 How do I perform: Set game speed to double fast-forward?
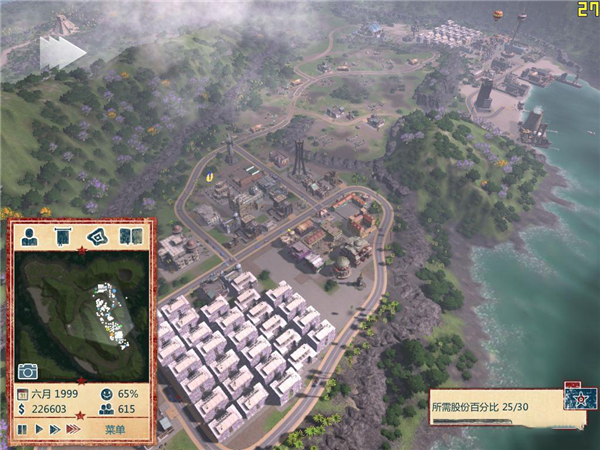tap(54, 429)
